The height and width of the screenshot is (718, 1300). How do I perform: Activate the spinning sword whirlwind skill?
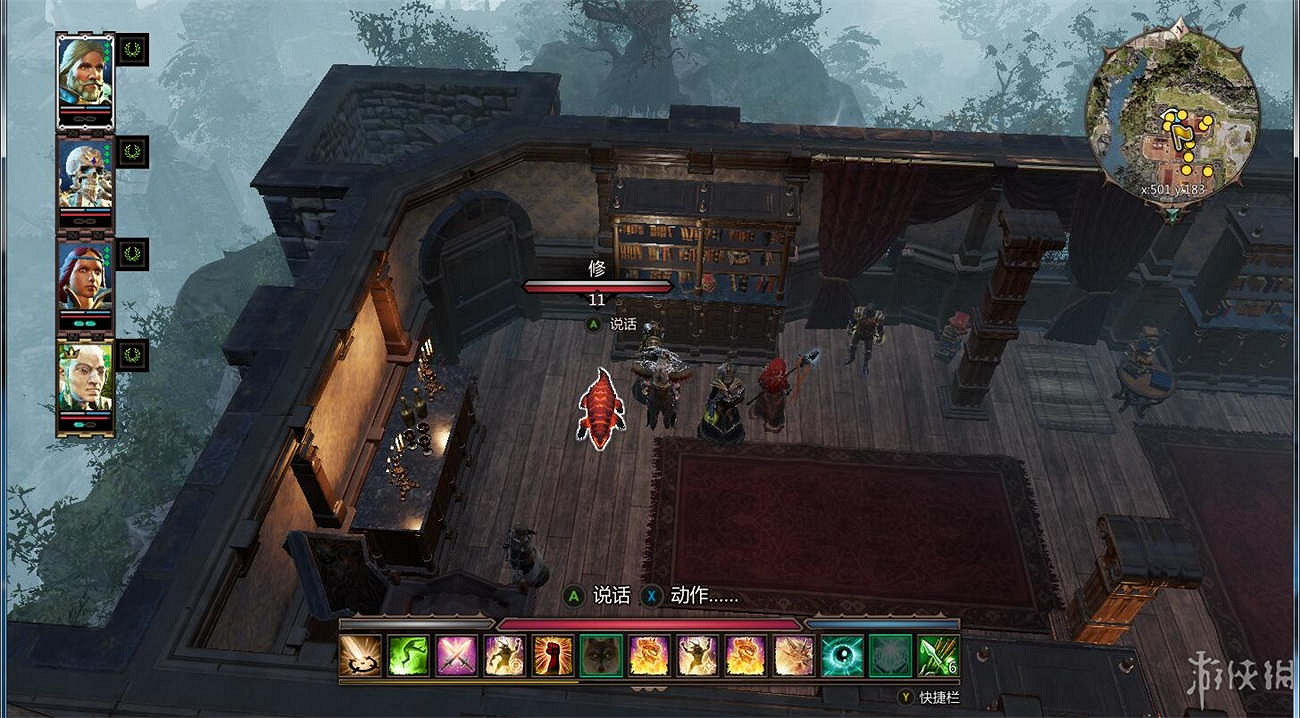coord(360,656)
